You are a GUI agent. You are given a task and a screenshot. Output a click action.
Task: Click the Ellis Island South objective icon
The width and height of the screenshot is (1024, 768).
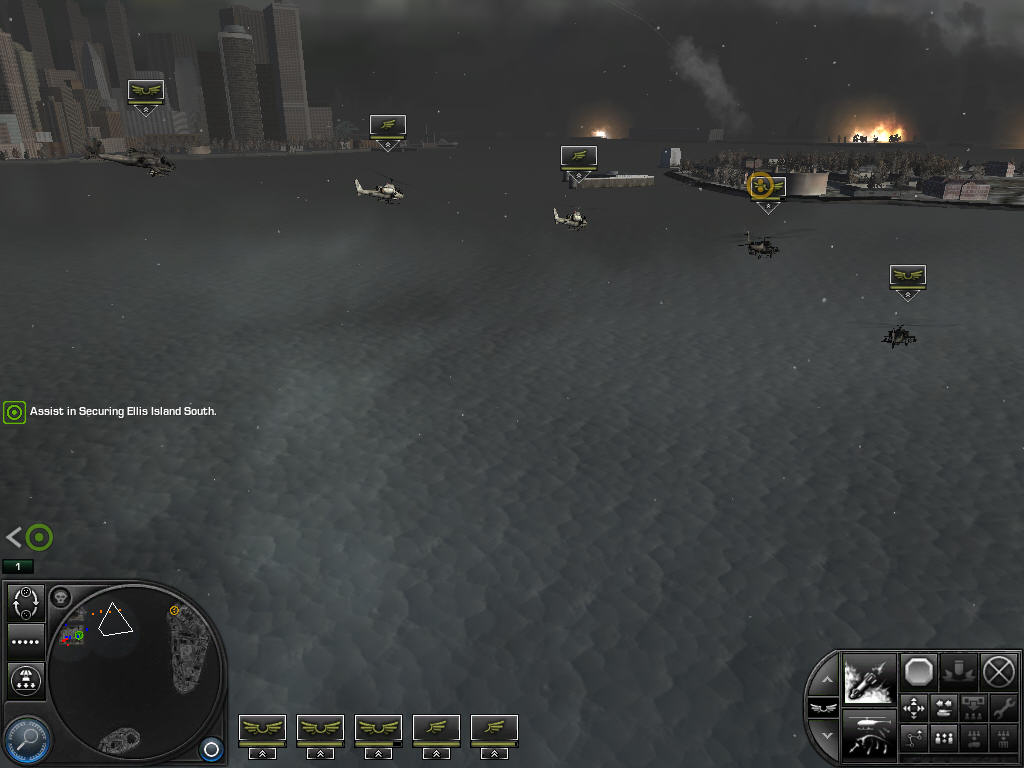click(14, 412)
